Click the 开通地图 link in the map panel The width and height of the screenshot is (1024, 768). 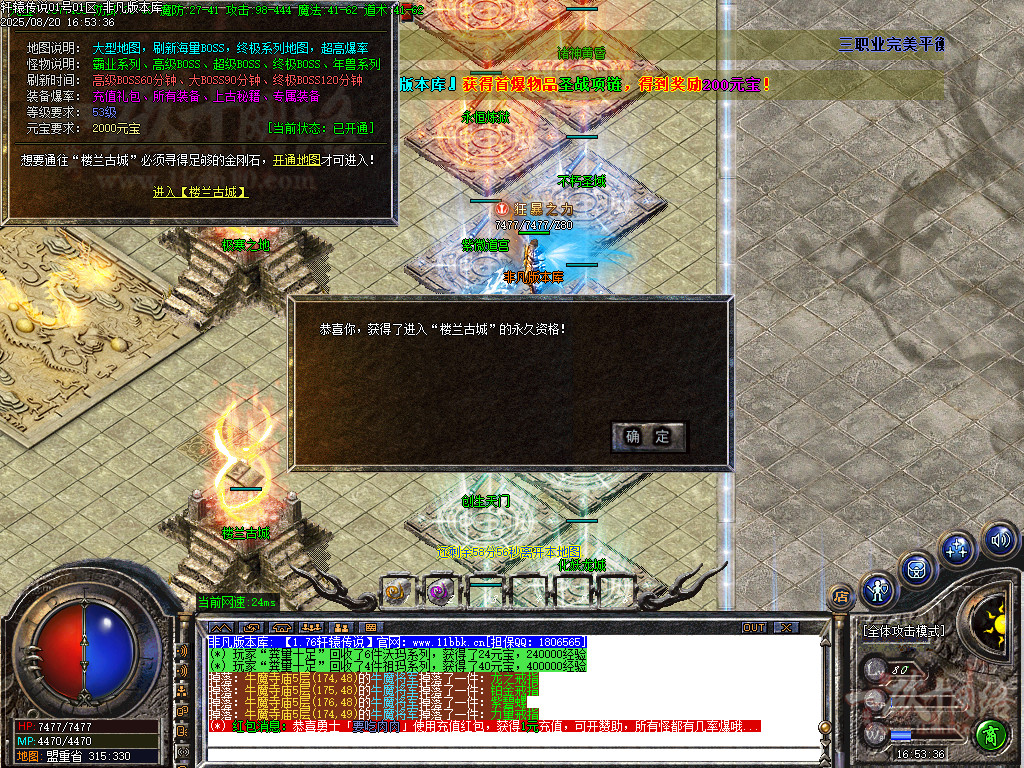click(x=299, y=159)
